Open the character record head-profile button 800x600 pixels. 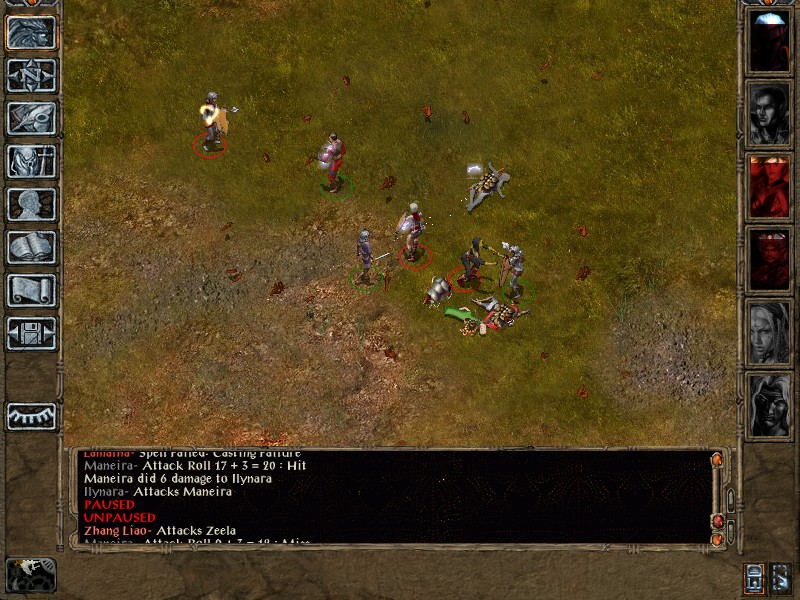pos(31,204)
